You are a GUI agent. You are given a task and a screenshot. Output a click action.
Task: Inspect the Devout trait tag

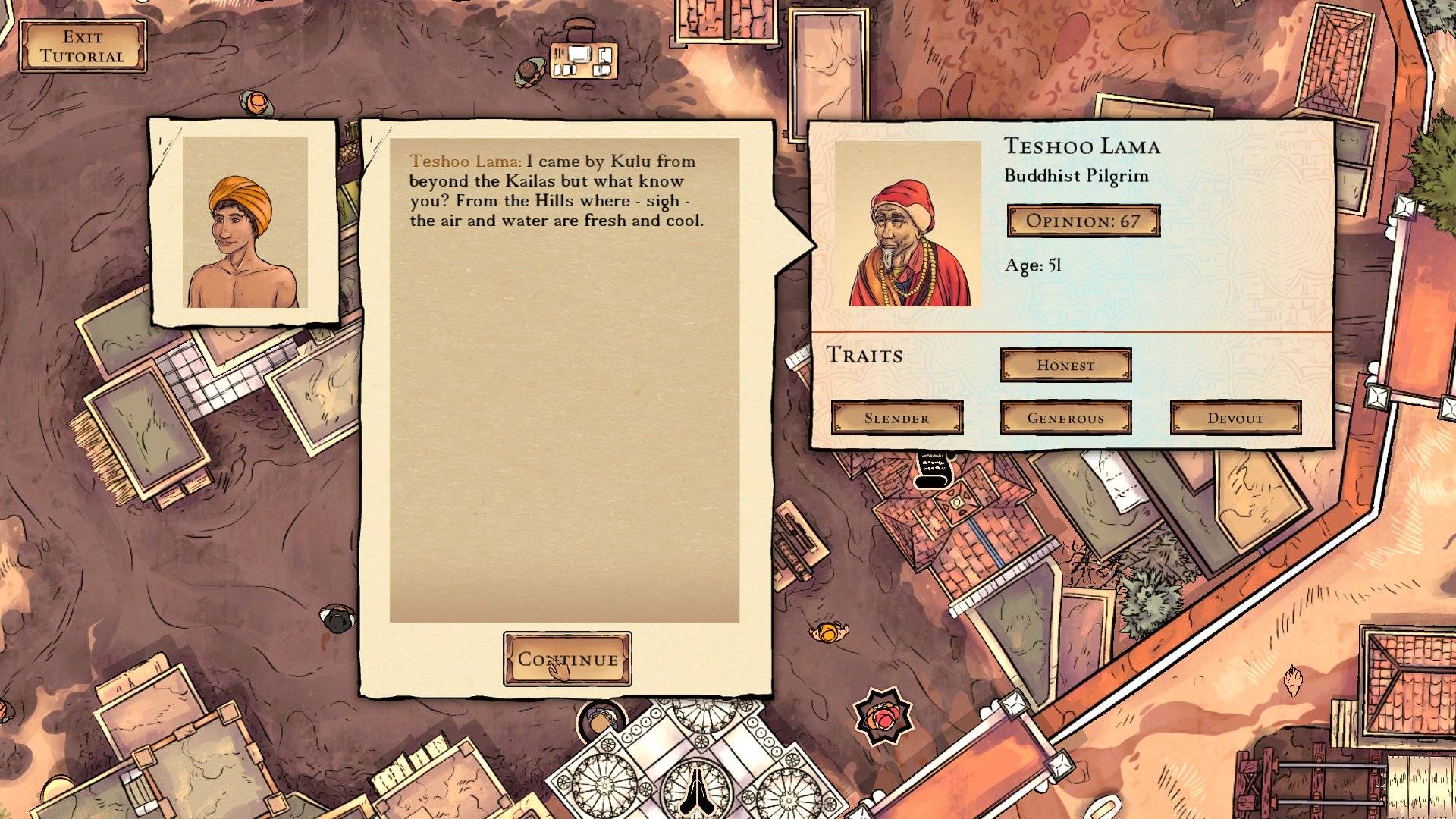pyautogui.click(x=1235, y=418)
